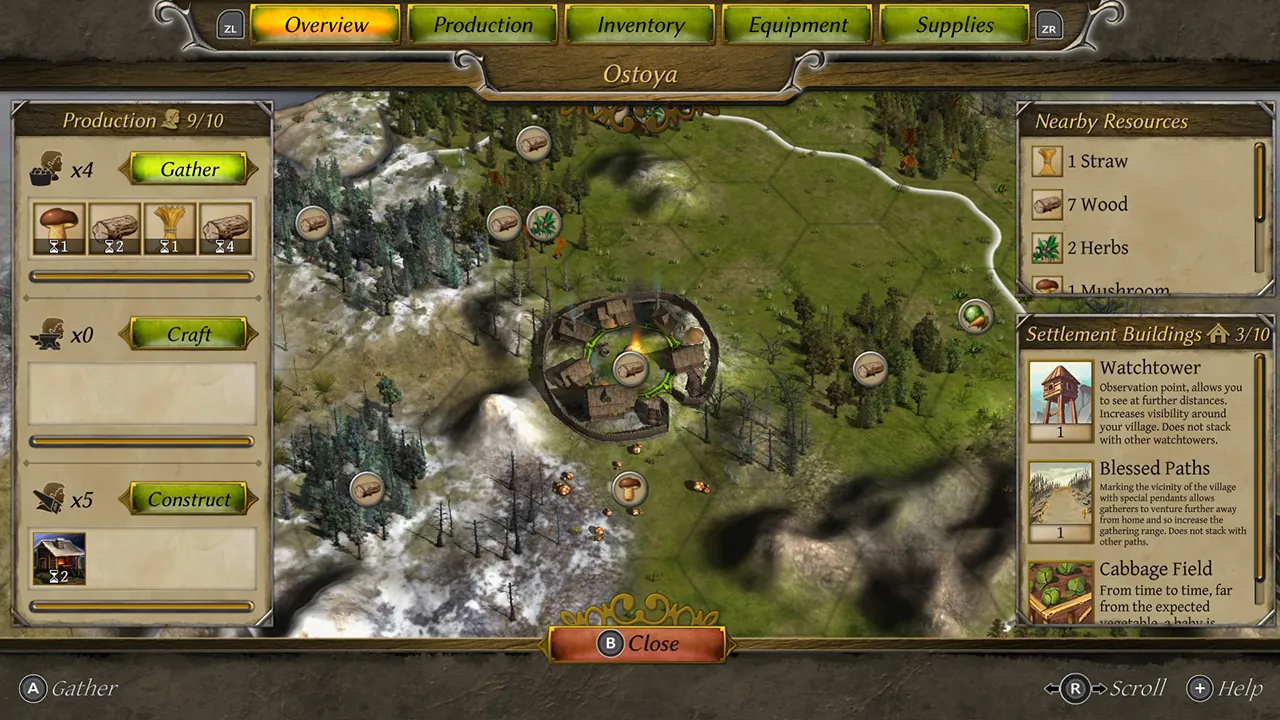Click the Gather button
The width and height of the screenshot is (1280, 720).
pos(189,169)
